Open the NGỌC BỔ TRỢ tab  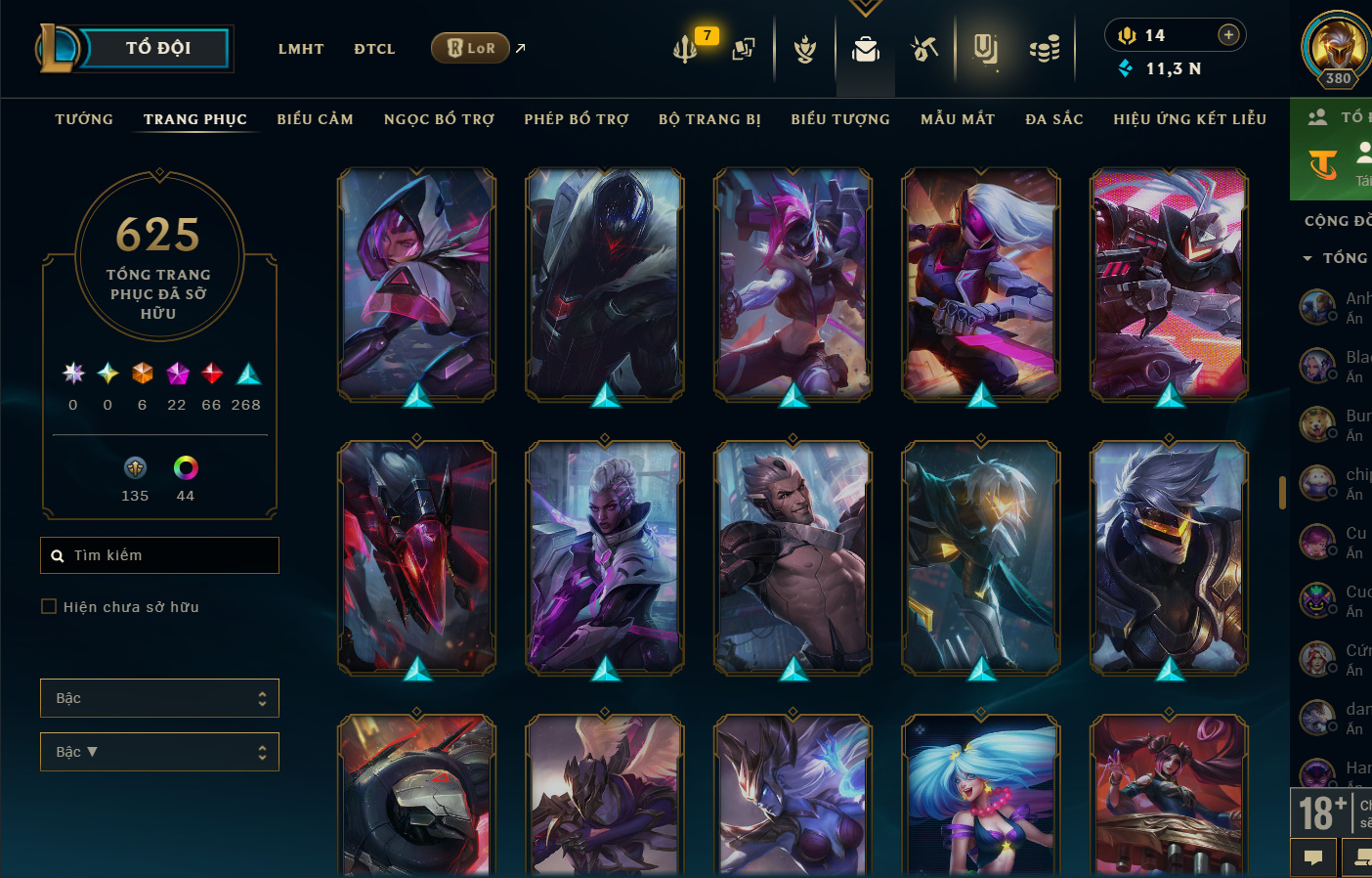439,119
